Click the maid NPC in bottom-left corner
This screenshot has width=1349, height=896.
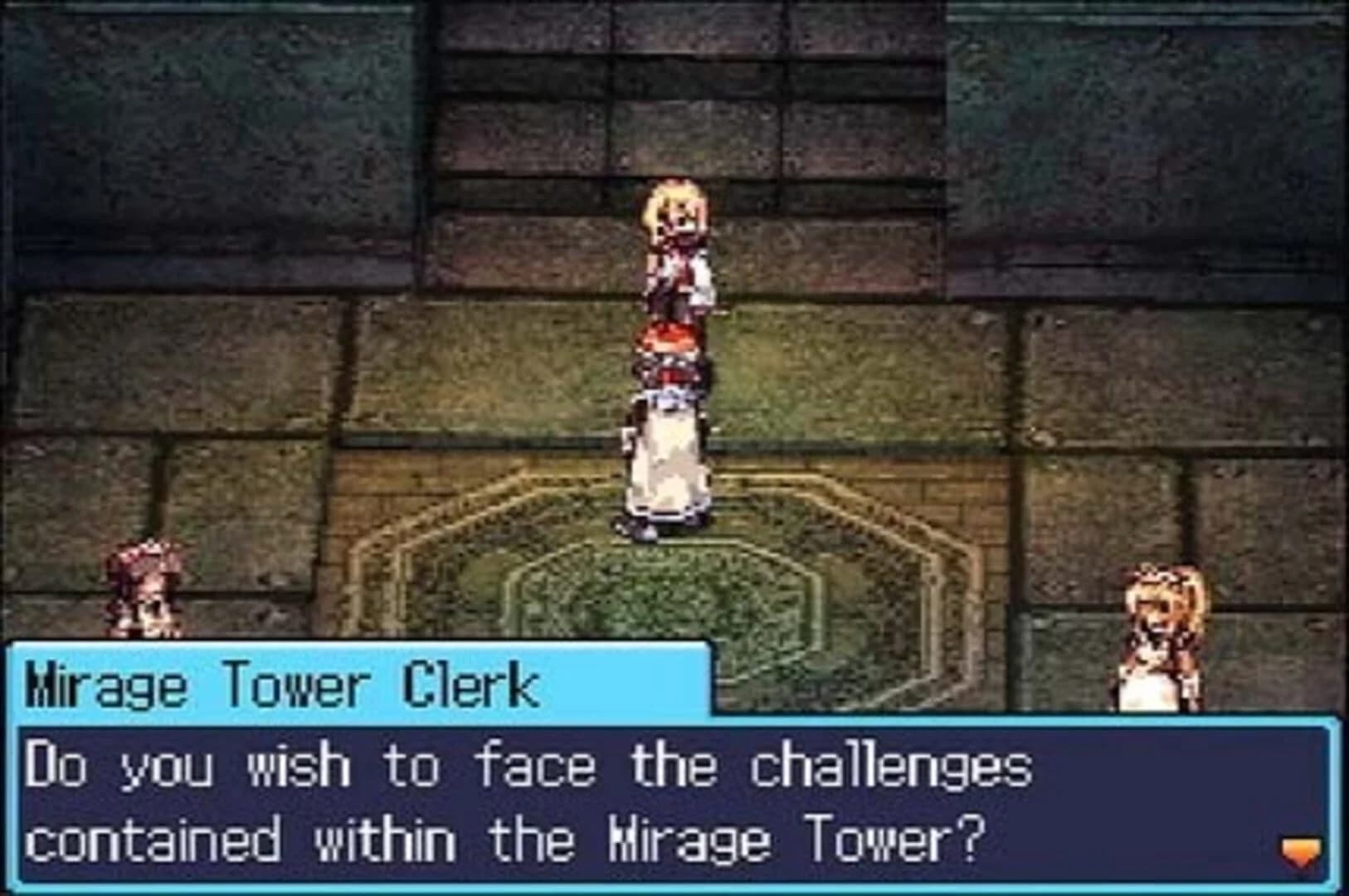click(x=139, y=589)
